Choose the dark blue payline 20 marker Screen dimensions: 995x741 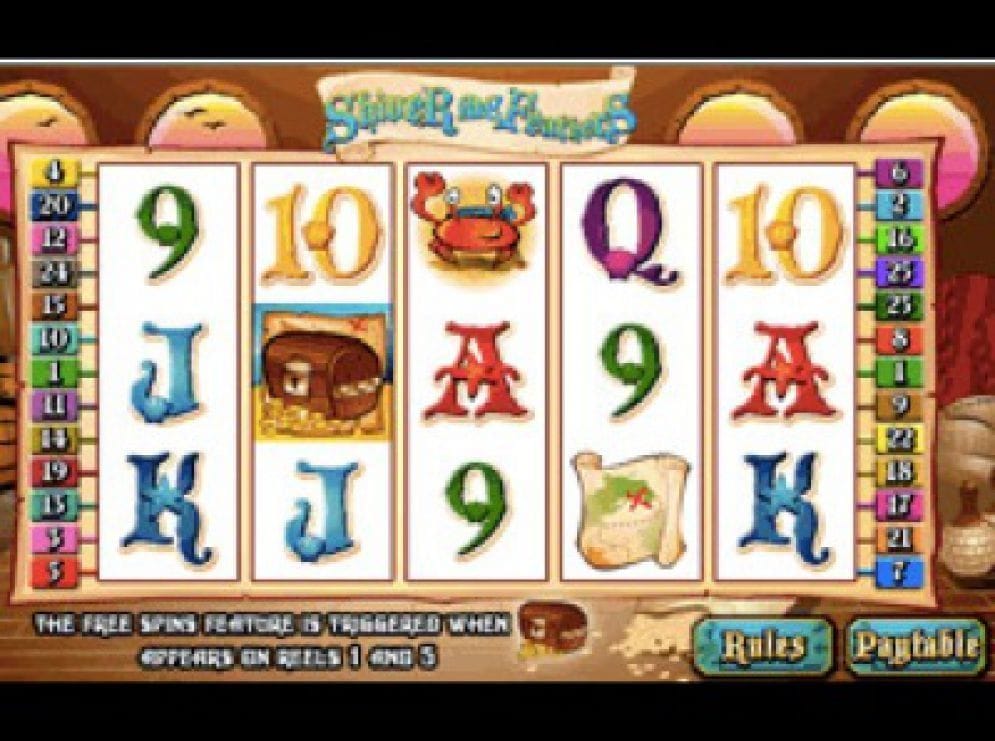(x=48, y=205)
